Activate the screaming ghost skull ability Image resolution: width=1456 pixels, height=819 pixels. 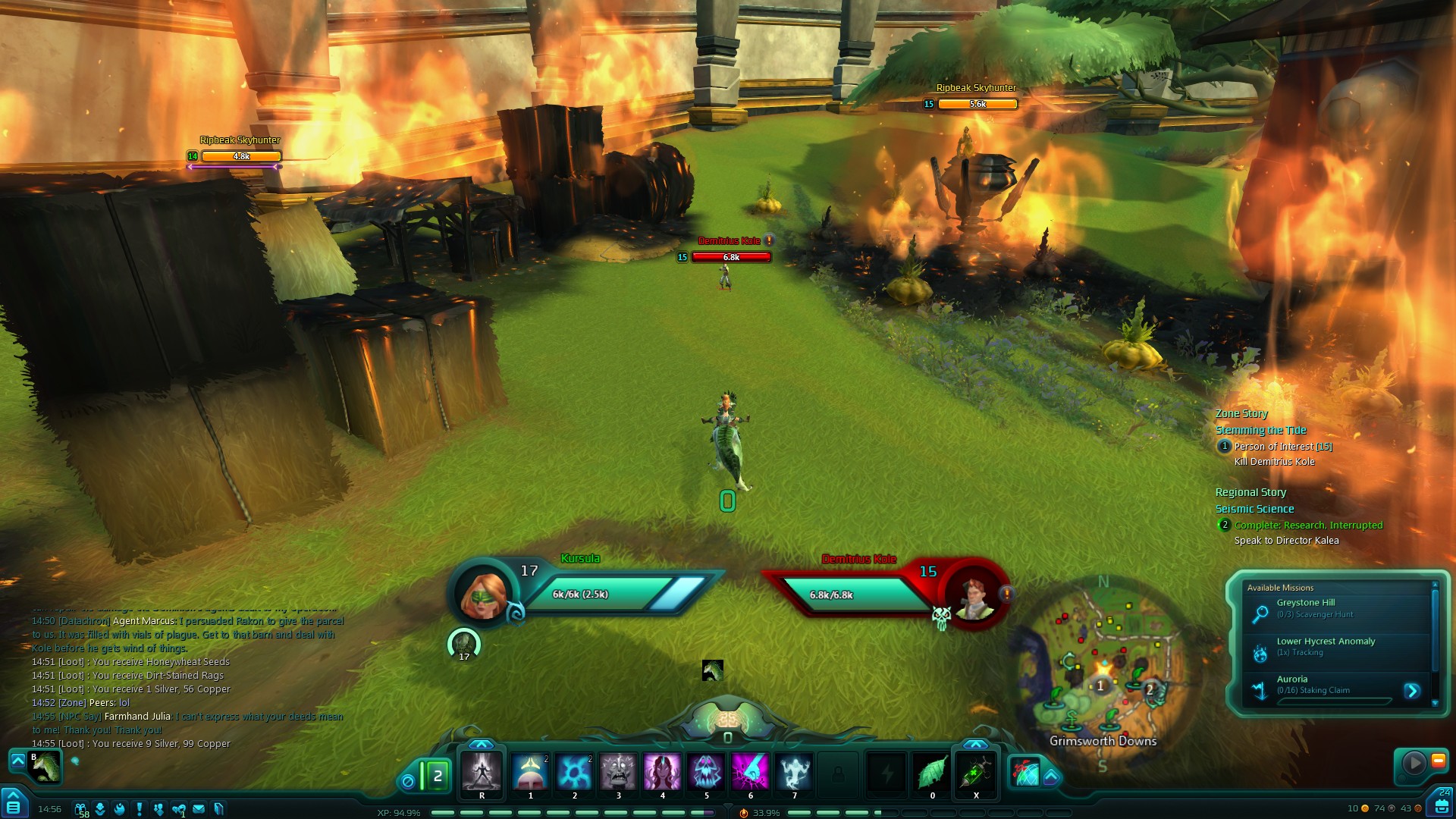point(706,772)
